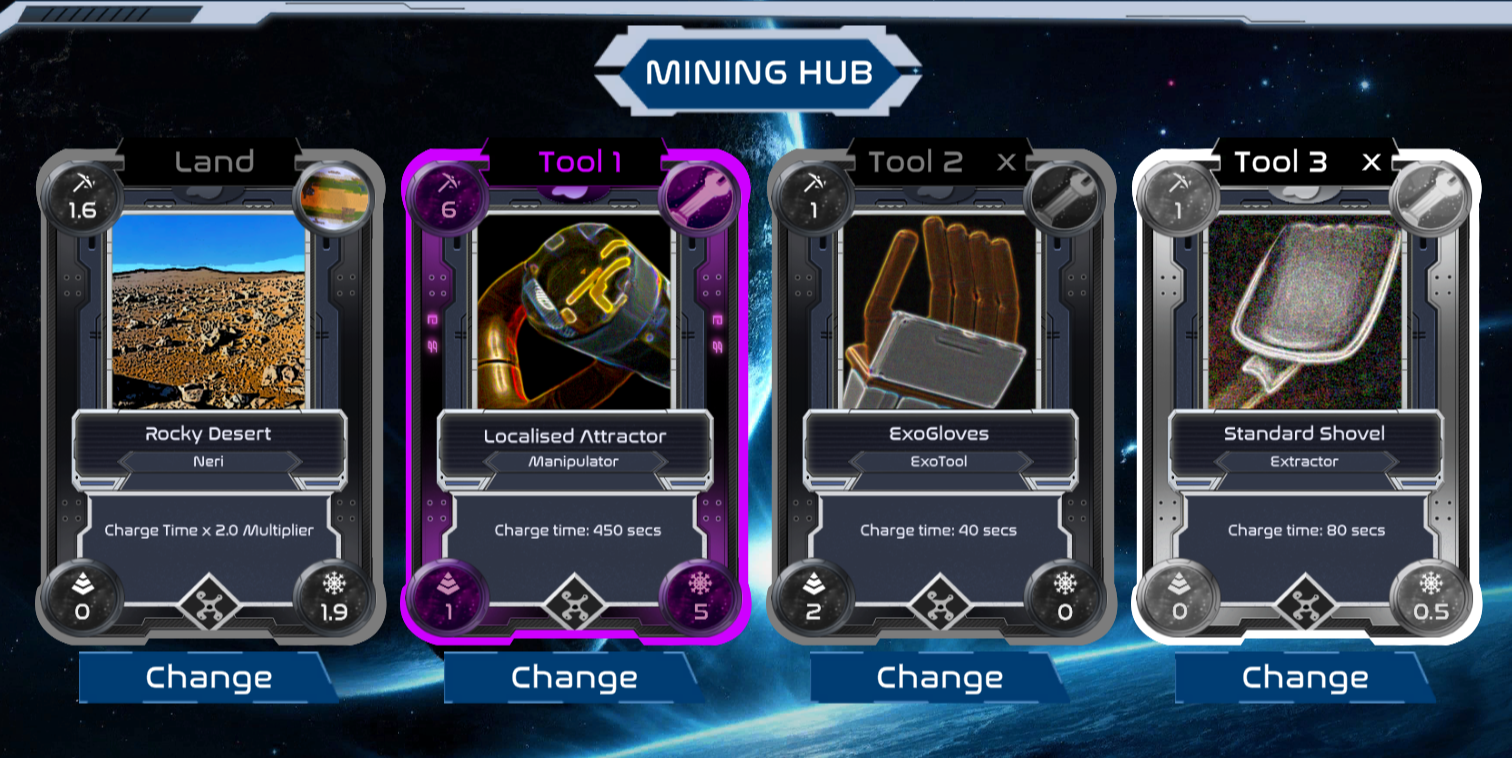Select the Tool 1 card header
The width and height of the screenshot is (1512, 758).
(x=580, y=161)
